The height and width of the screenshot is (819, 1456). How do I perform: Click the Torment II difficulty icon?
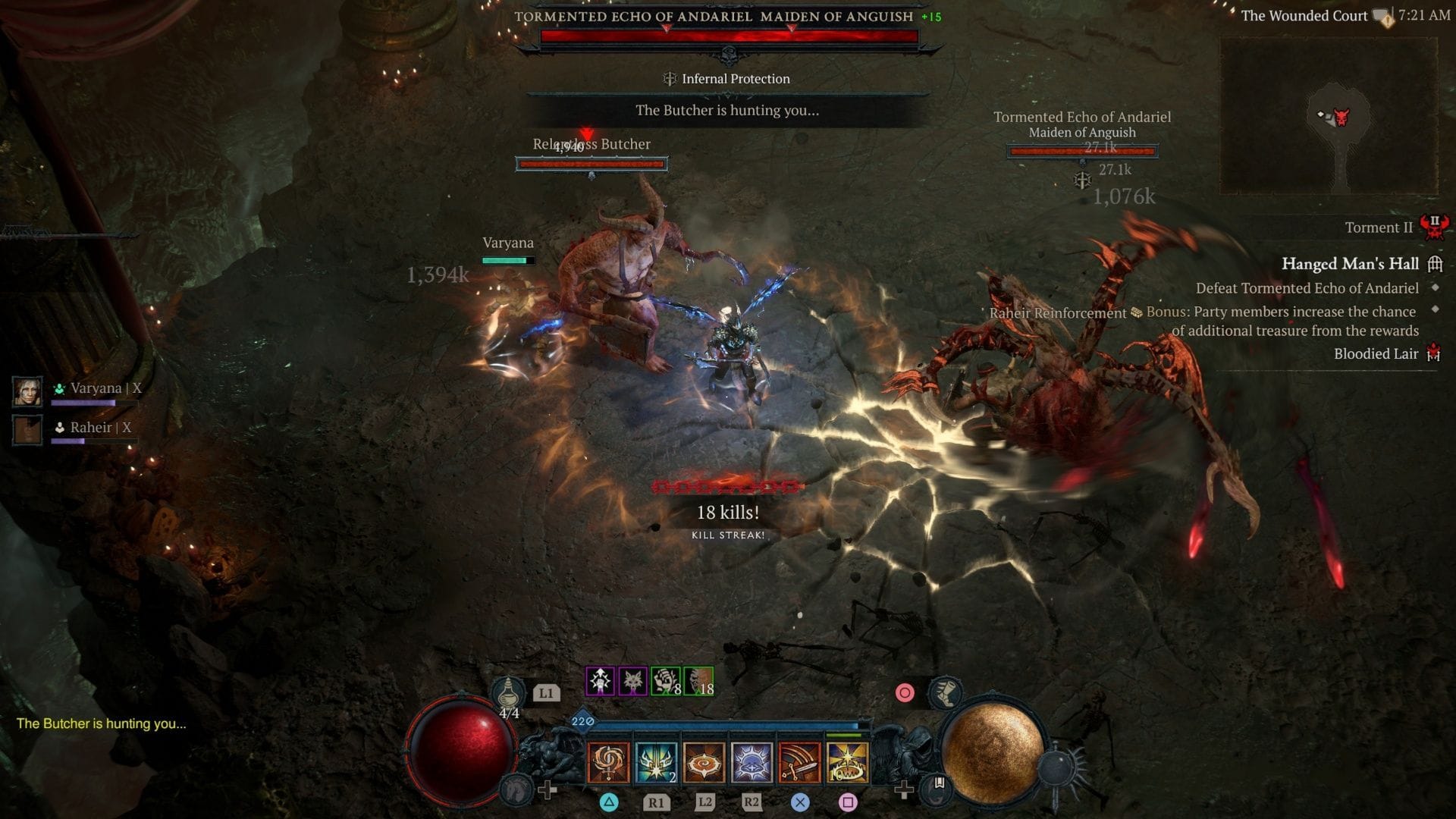[1436, 226]
